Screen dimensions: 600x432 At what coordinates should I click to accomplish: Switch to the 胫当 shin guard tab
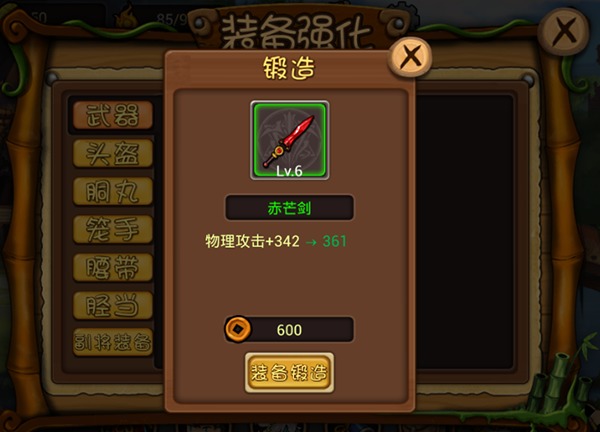pos(113,304)
